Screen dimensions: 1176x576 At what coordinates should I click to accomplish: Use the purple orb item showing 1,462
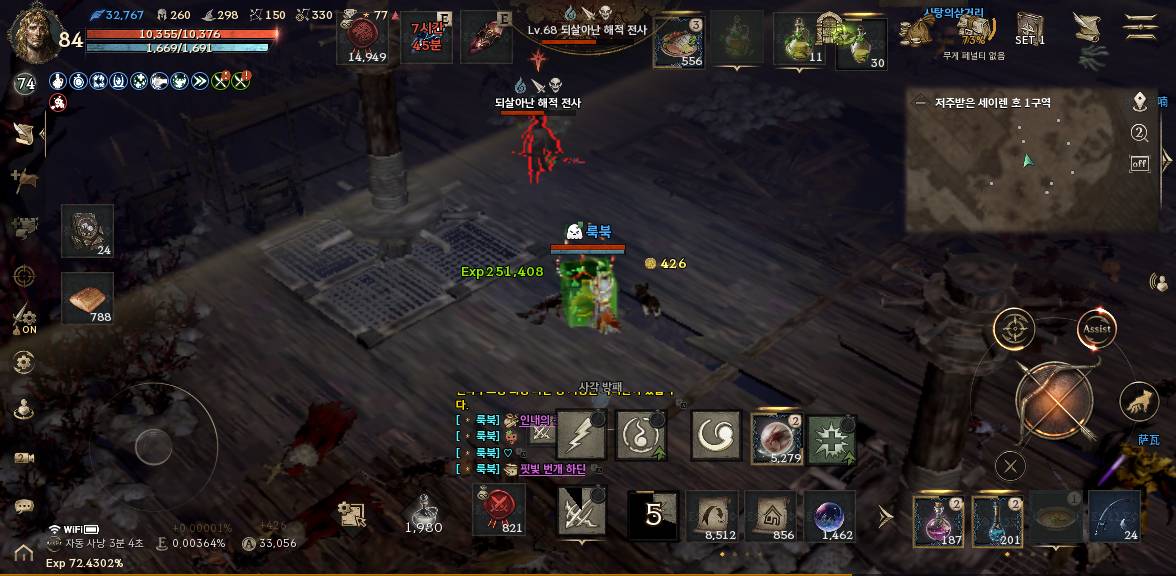tap(831, 516)
